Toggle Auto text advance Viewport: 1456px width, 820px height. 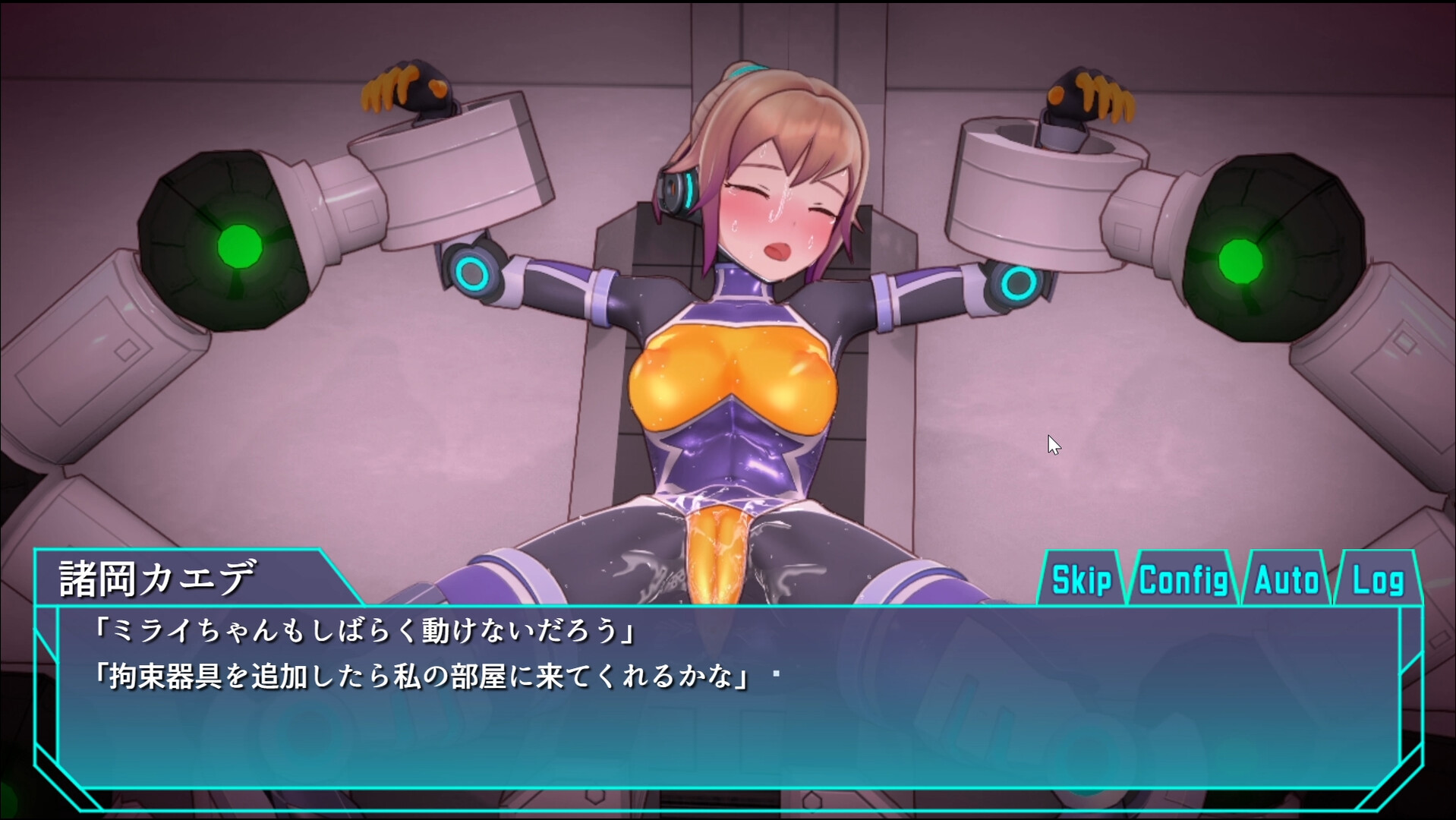coord(1286,580)
